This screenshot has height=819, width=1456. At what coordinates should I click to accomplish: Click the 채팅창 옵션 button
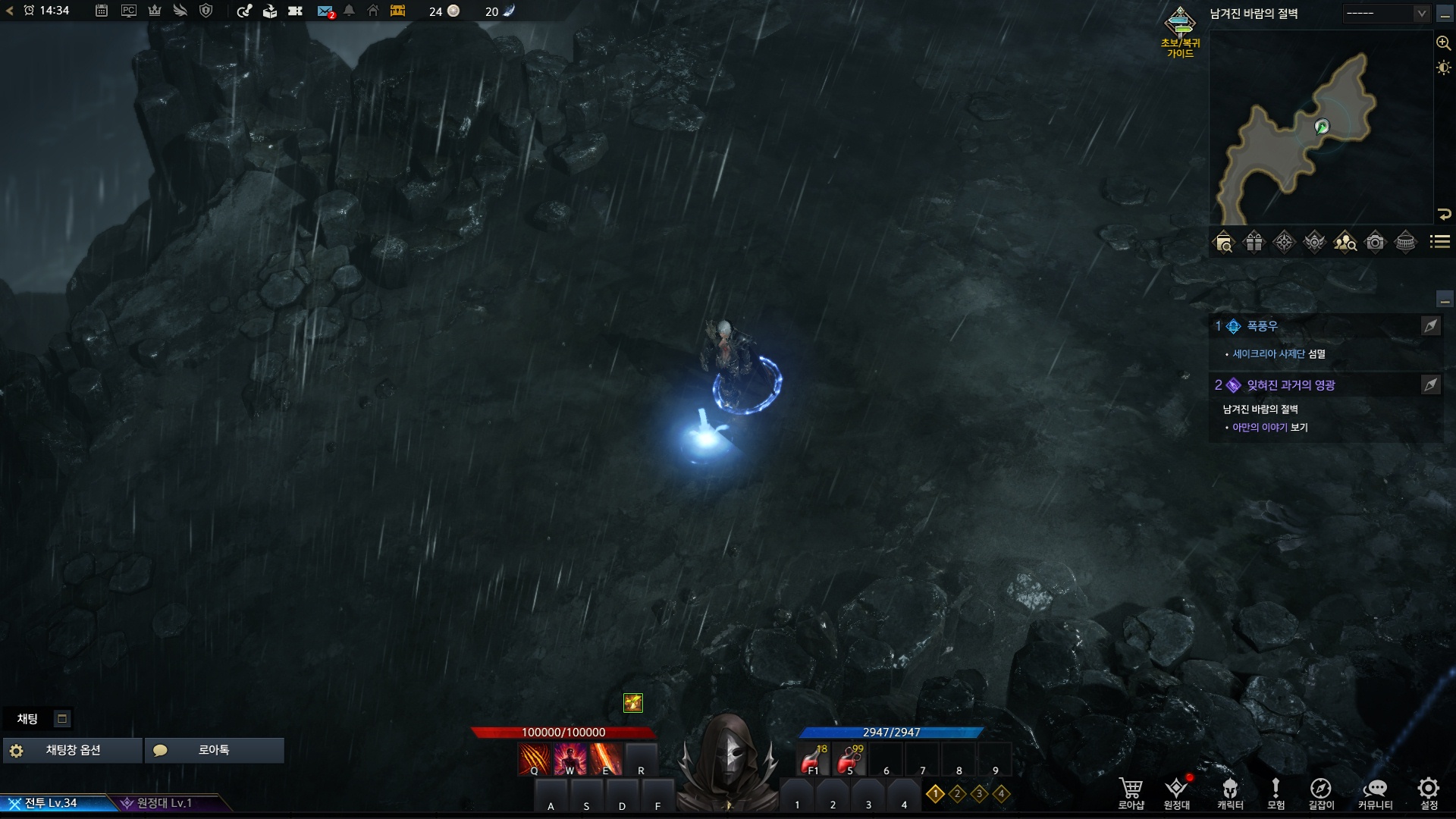73,750
